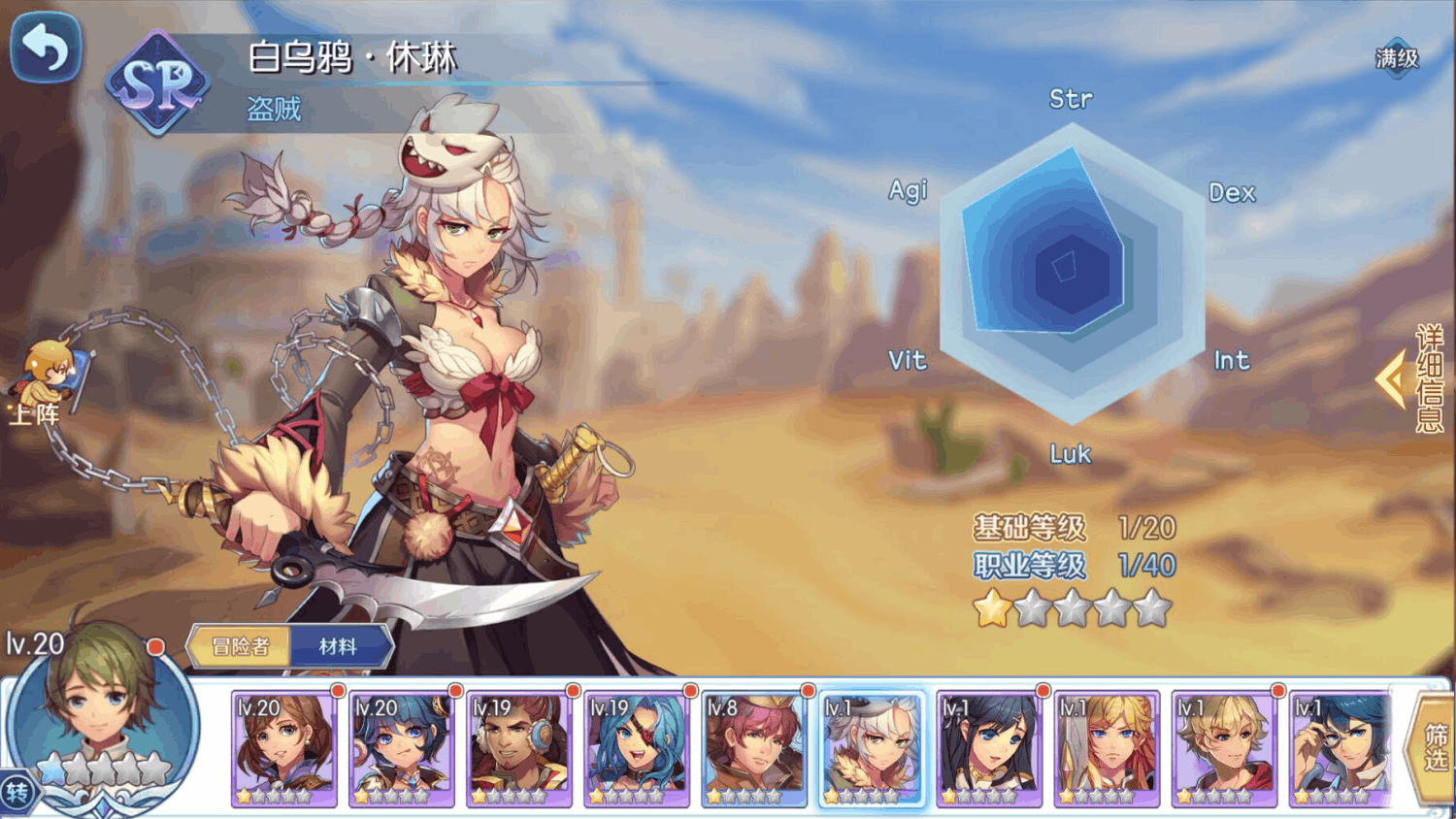Viewport: 1456px width, 819px height.
Task: Pick the short blonde-haired lv.1 man
Action: tap(1224, 748)
